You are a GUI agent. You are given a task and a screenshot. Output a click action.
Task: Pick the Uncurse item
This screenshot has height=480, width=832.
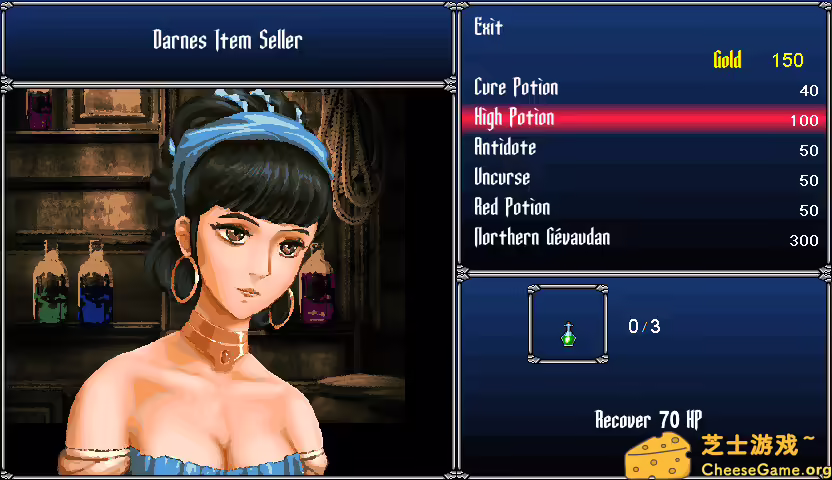[x=502, y=179]
